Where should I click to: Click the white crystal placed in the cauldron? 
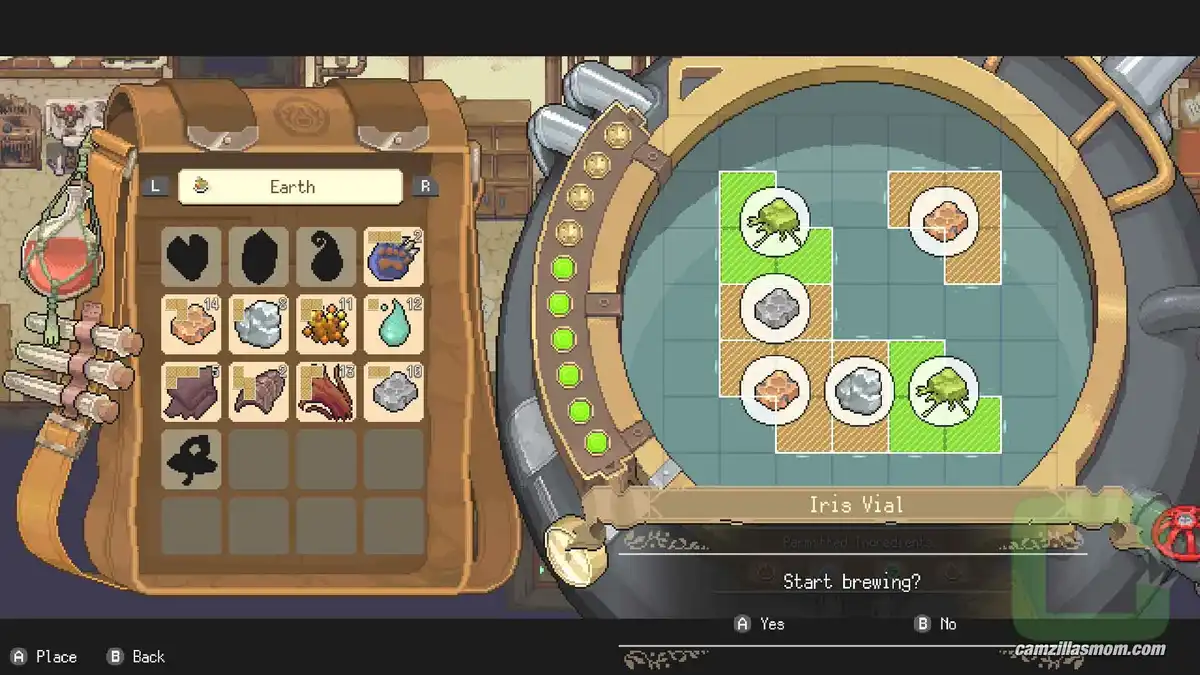pyautogui.click(x=859, y=390)
